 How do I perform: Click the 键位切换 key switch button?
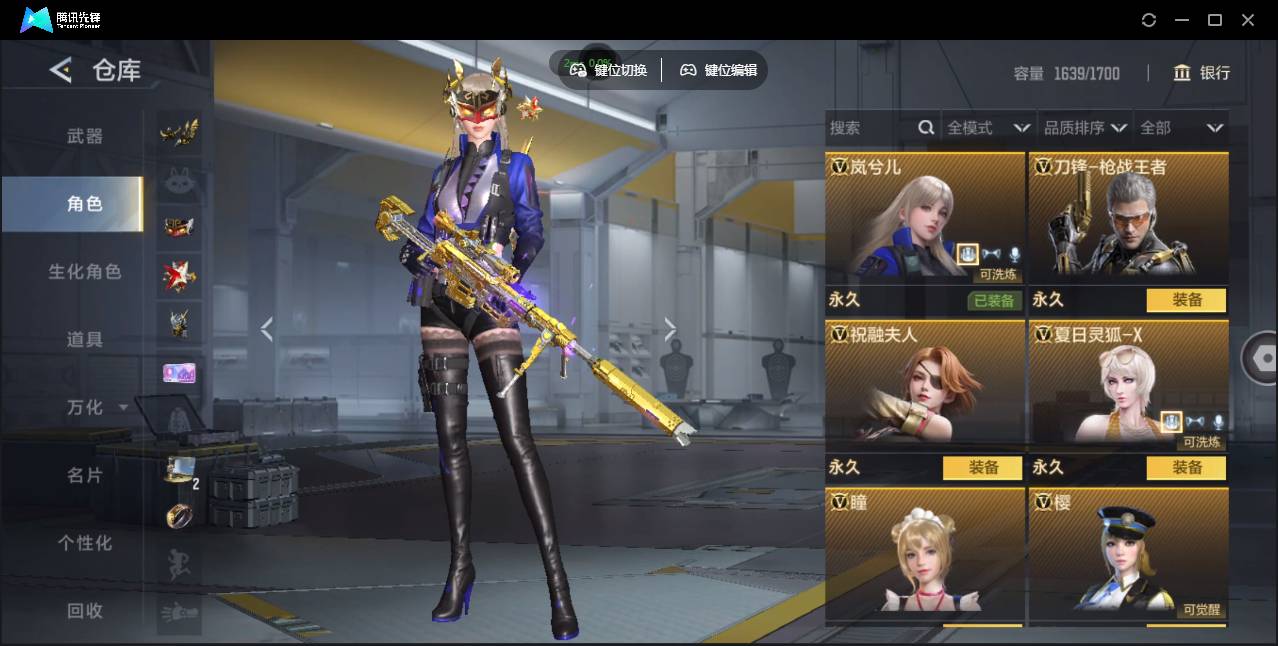click(609, 70)
